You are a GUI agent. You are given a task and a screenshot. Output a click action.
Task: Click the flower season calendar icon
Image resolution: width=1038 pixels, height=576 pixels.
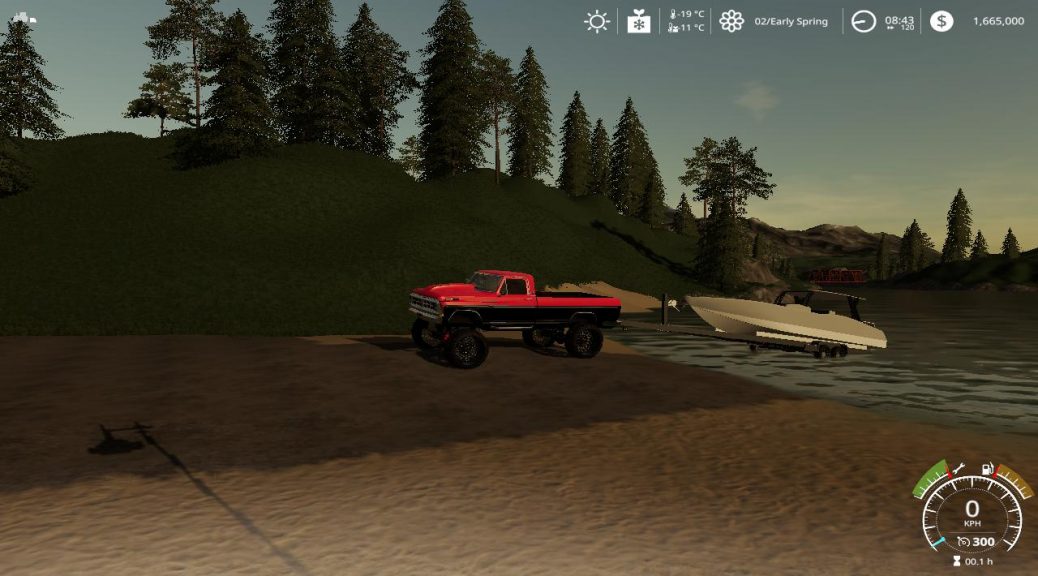click(x=732, y=21)
